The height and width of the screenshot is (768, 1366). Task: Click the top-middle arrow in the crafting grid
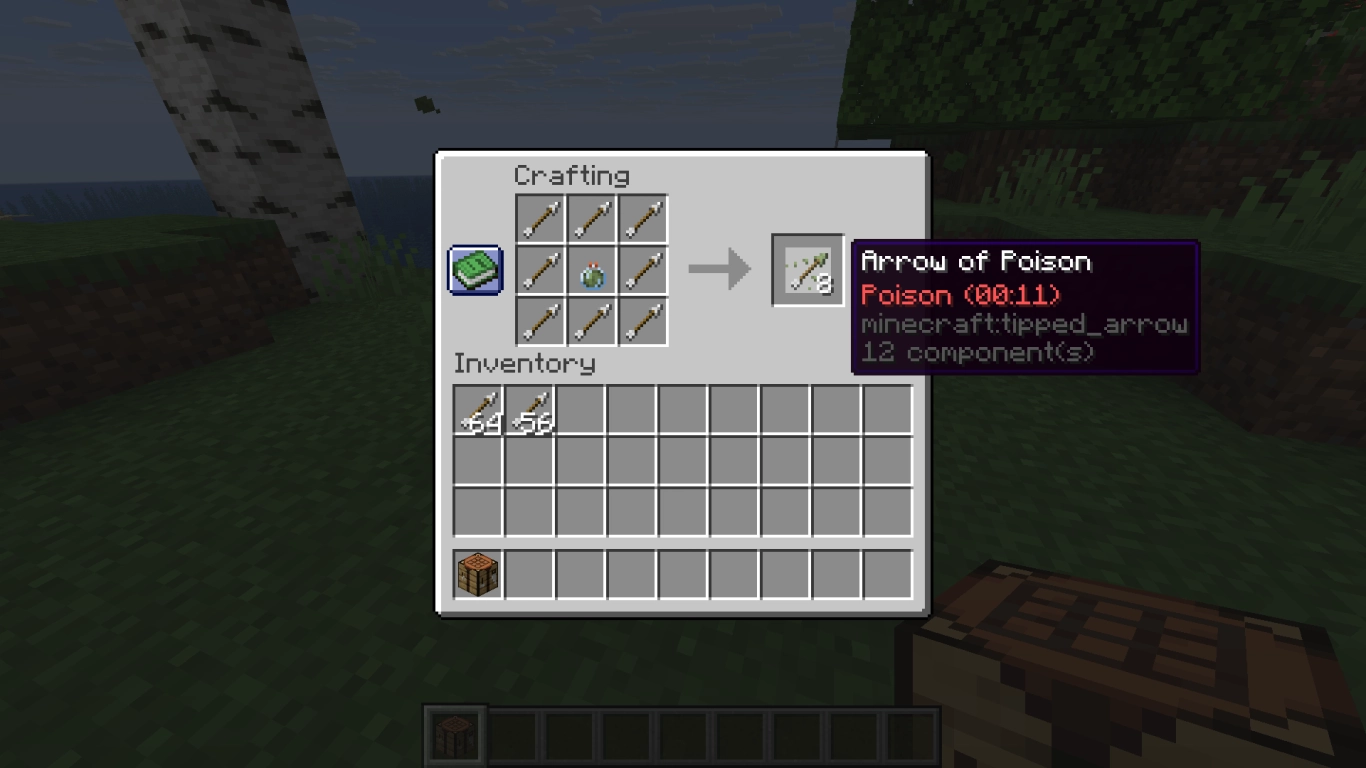(x=591, y=219)
